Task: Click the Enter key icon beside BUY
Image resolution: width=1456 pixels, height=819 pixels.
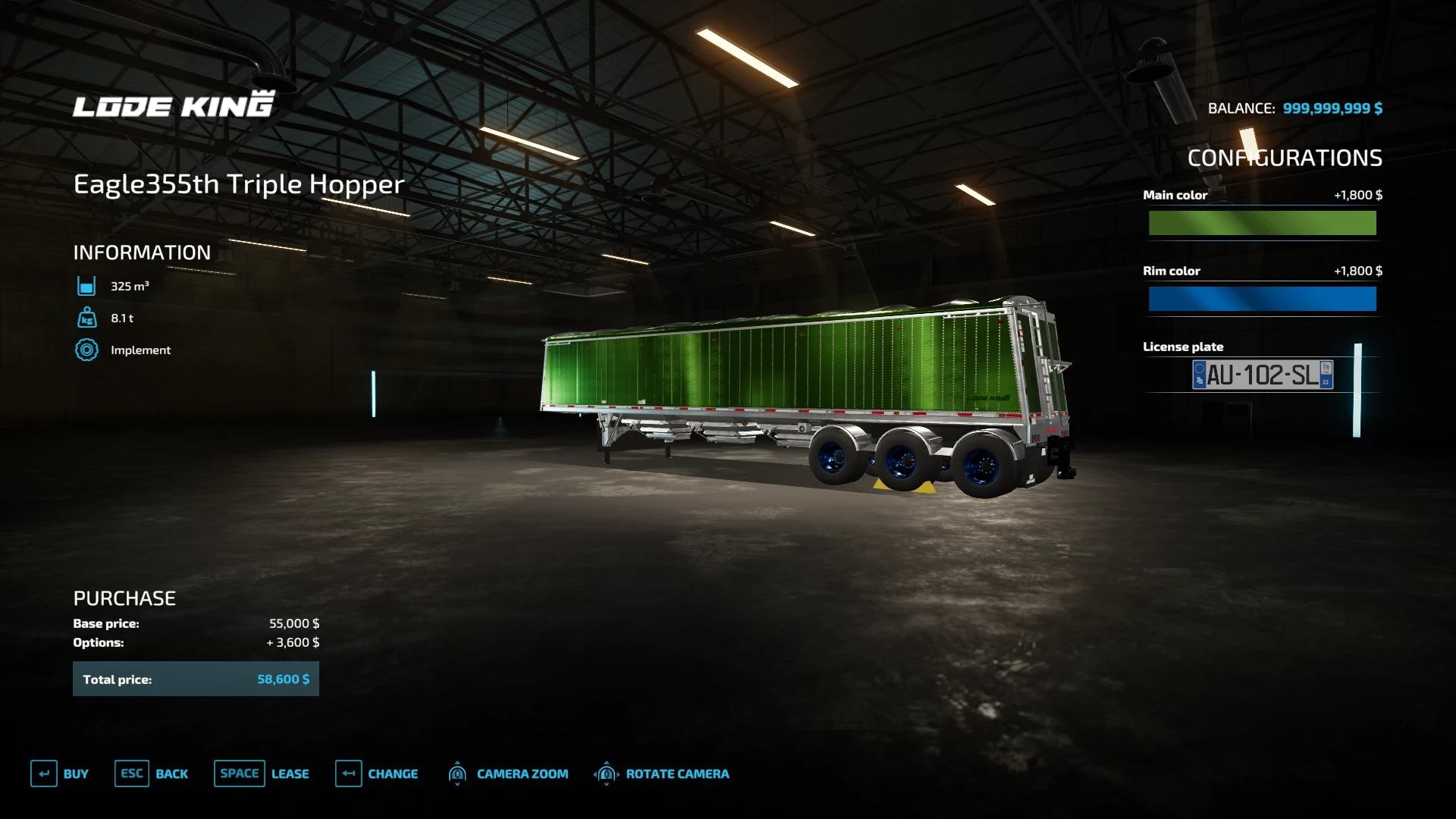Action: [45, 773]
